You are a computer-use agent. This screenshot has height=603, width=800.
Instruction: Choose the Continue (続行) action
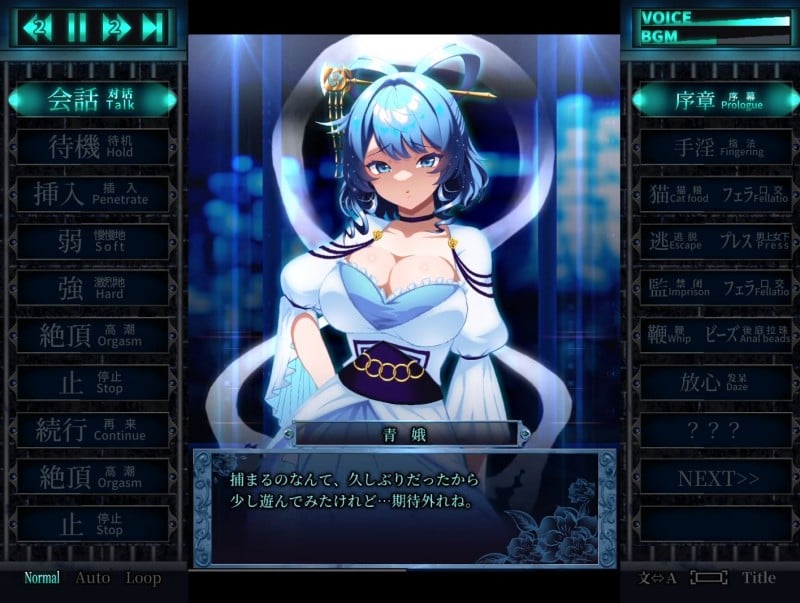tap(93, 431)
